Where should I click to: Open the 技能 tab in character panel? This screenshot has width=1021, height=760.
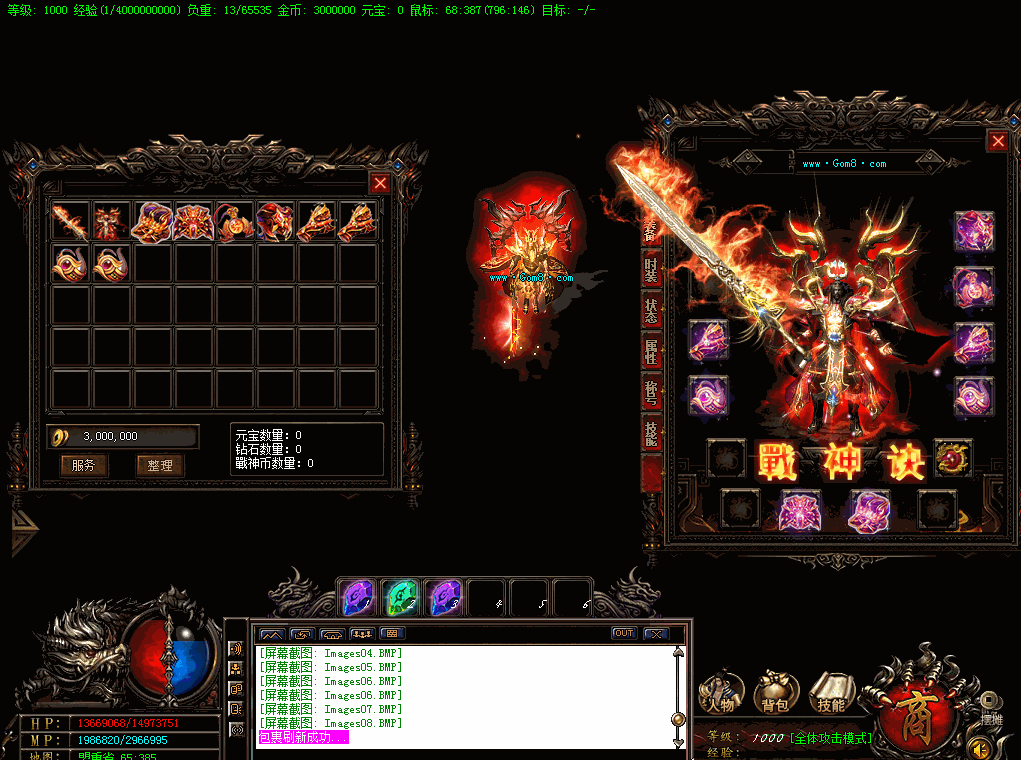coord(651,433)
